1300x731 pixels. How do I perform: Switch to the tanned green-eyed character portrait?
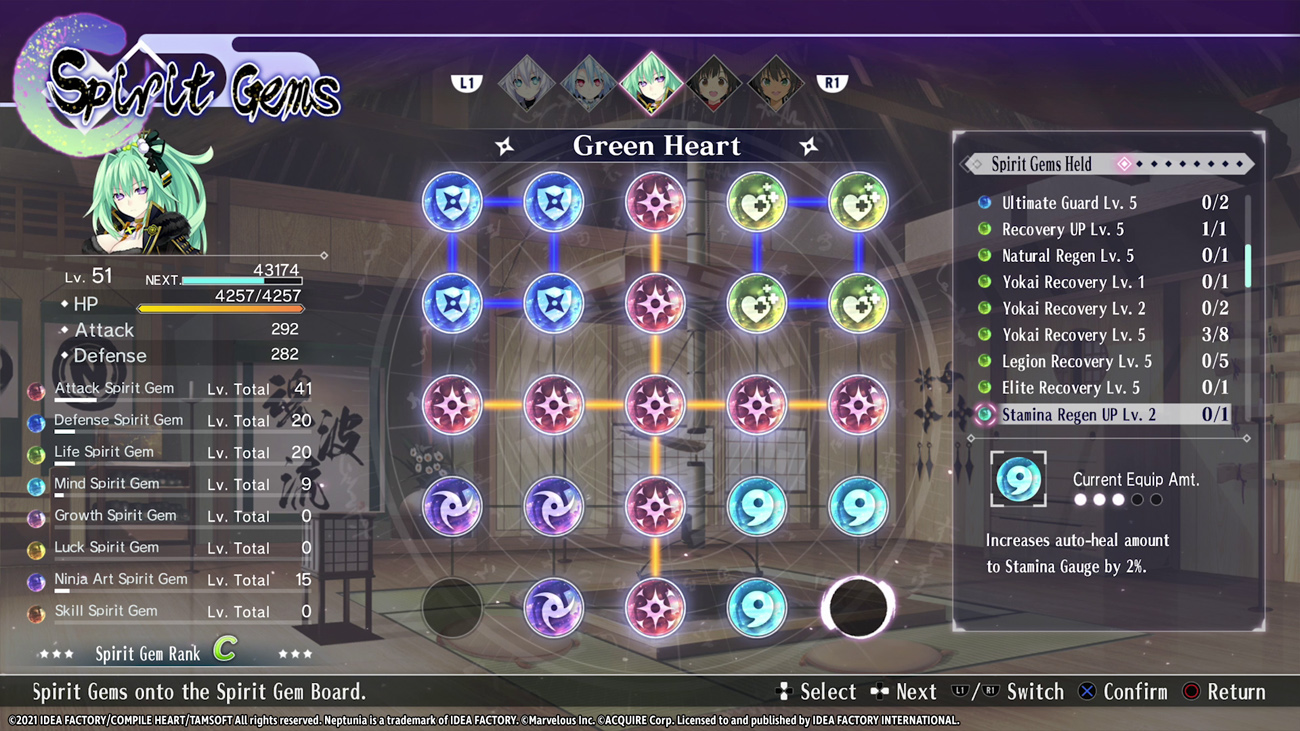[x=776, y=83]
